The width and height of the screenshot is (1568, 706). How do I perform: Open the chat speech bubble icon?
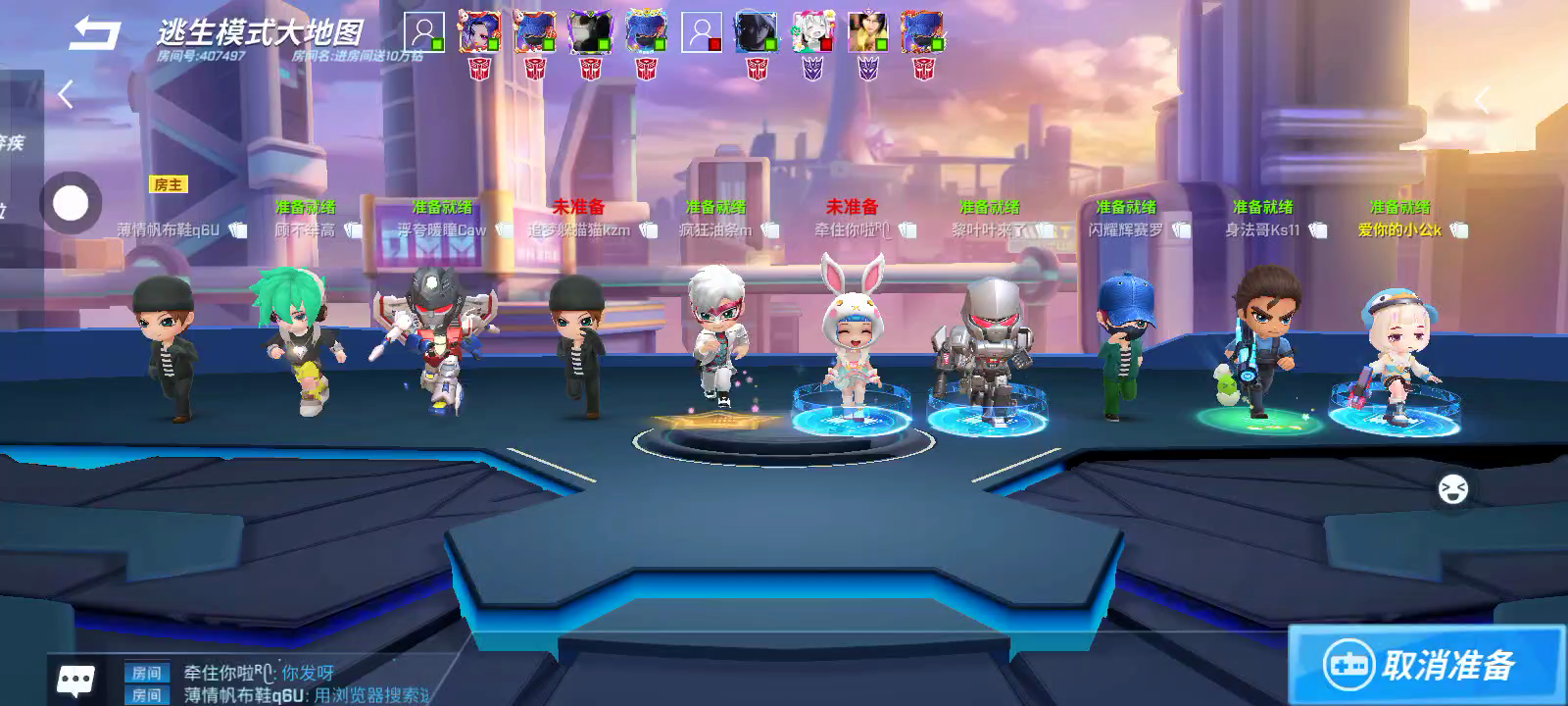(x=76, y=679)
